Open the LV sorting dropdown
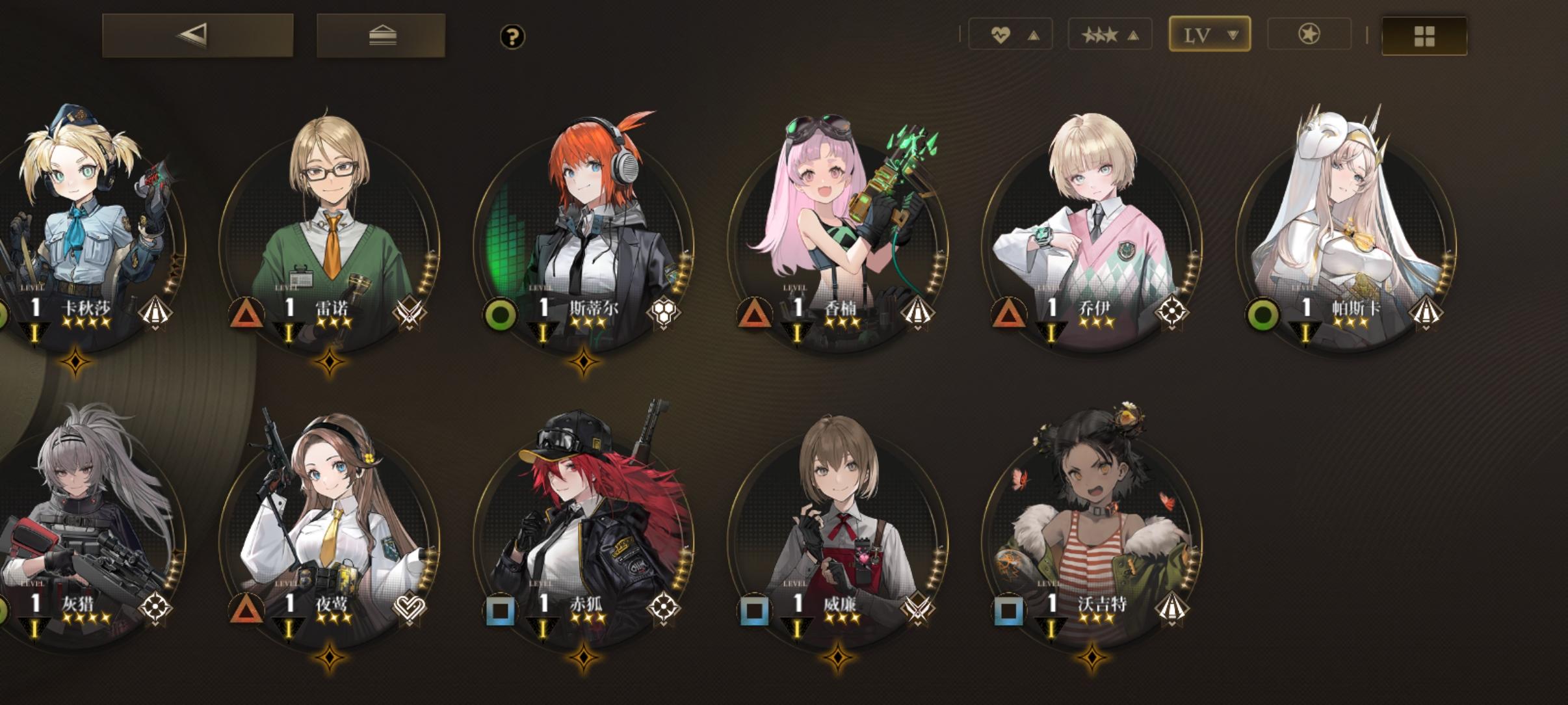1568x705 pixels. coord(1209,34)
